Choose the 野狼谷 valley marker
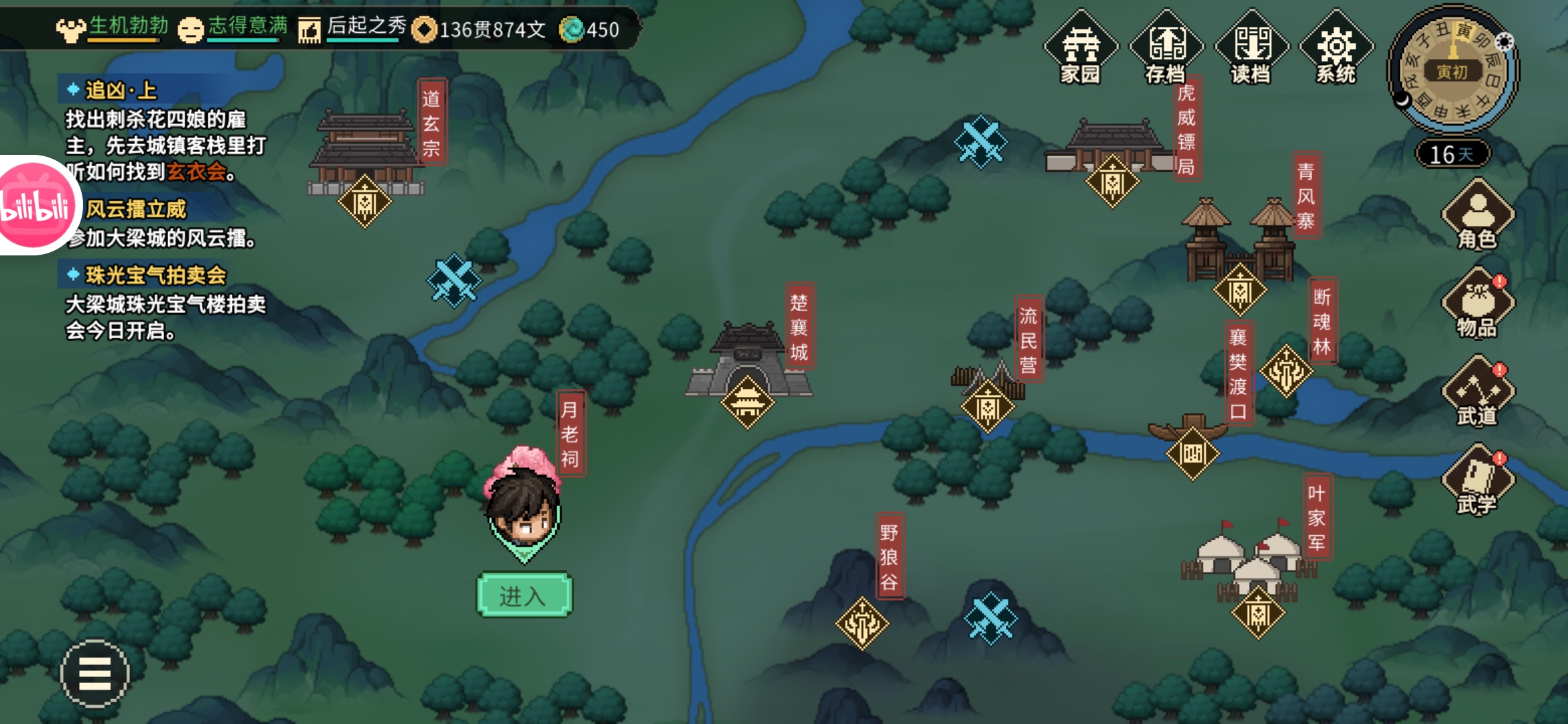The image size is (1568, 724). [x=862, y=623]
